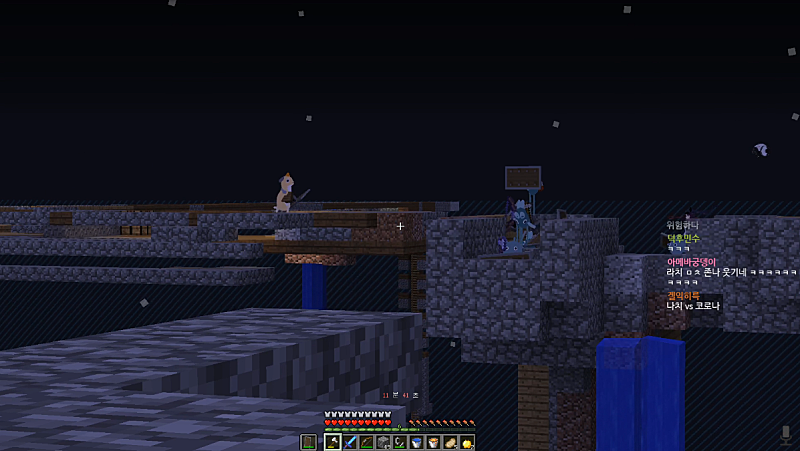The width and height of the screenshot is (800, 451).
Task: Select the cobblestone block stack
Action: [x=383, y=442]
